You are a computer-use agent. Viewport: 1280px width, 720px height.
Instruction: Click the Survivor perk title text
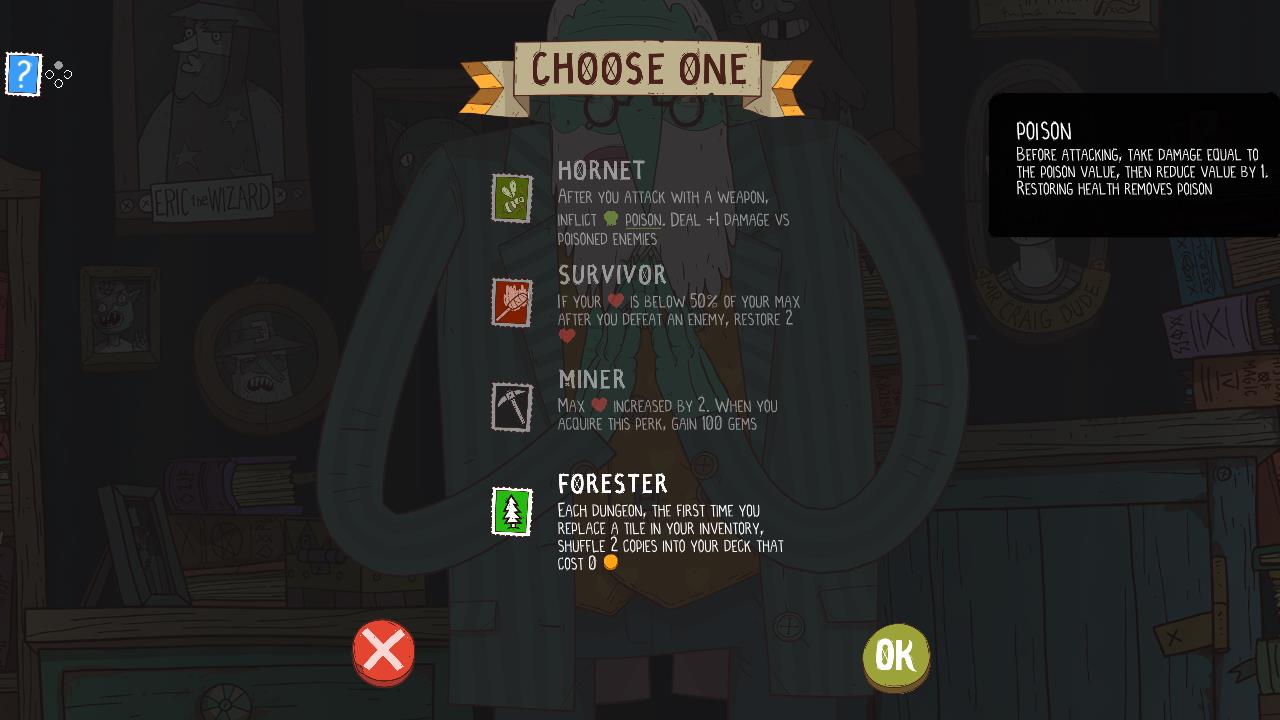[x=612, y=276]
